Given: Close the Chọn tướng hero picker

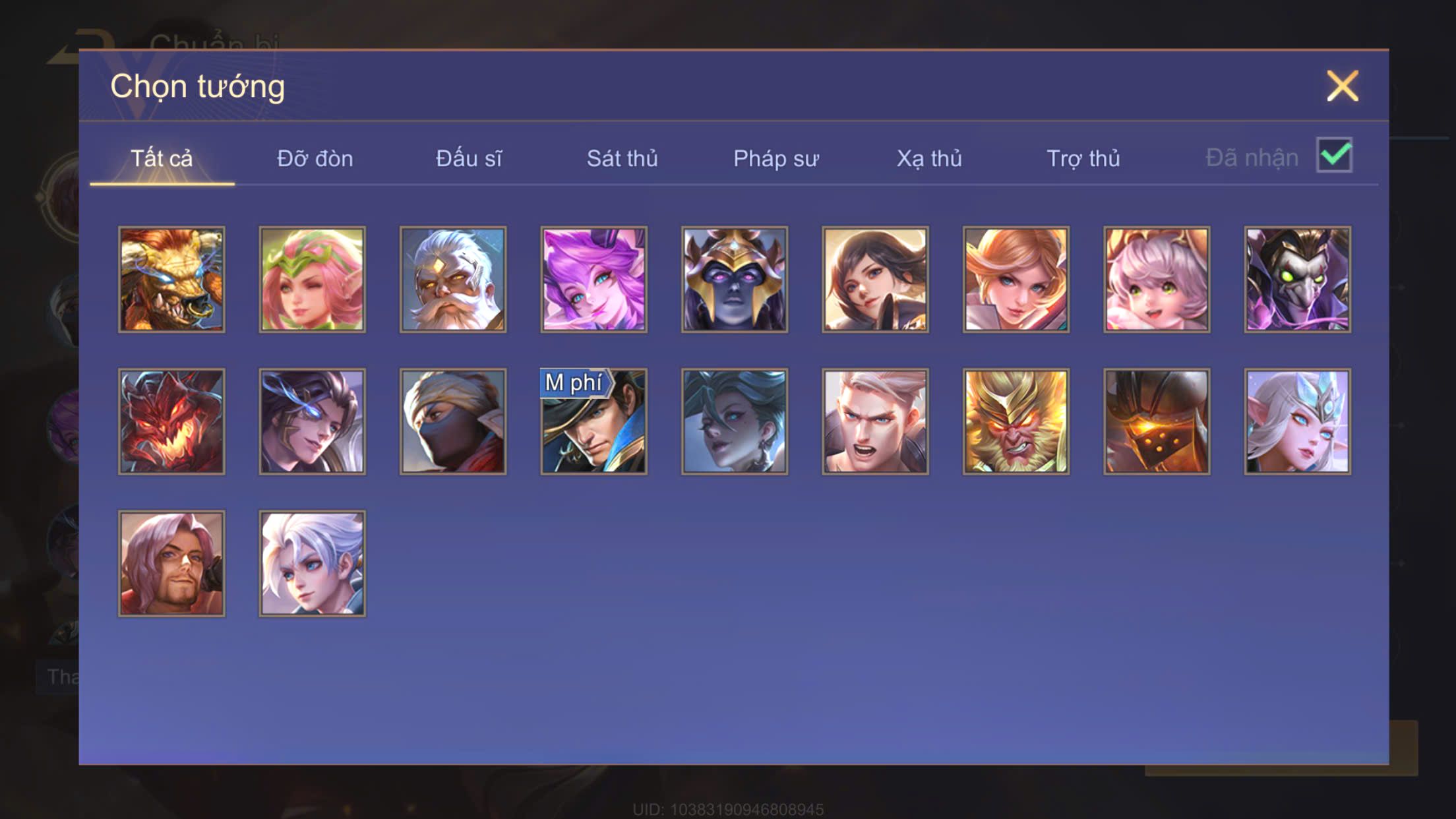Looking at the screenshot, I should click(x=1342, y=86).
